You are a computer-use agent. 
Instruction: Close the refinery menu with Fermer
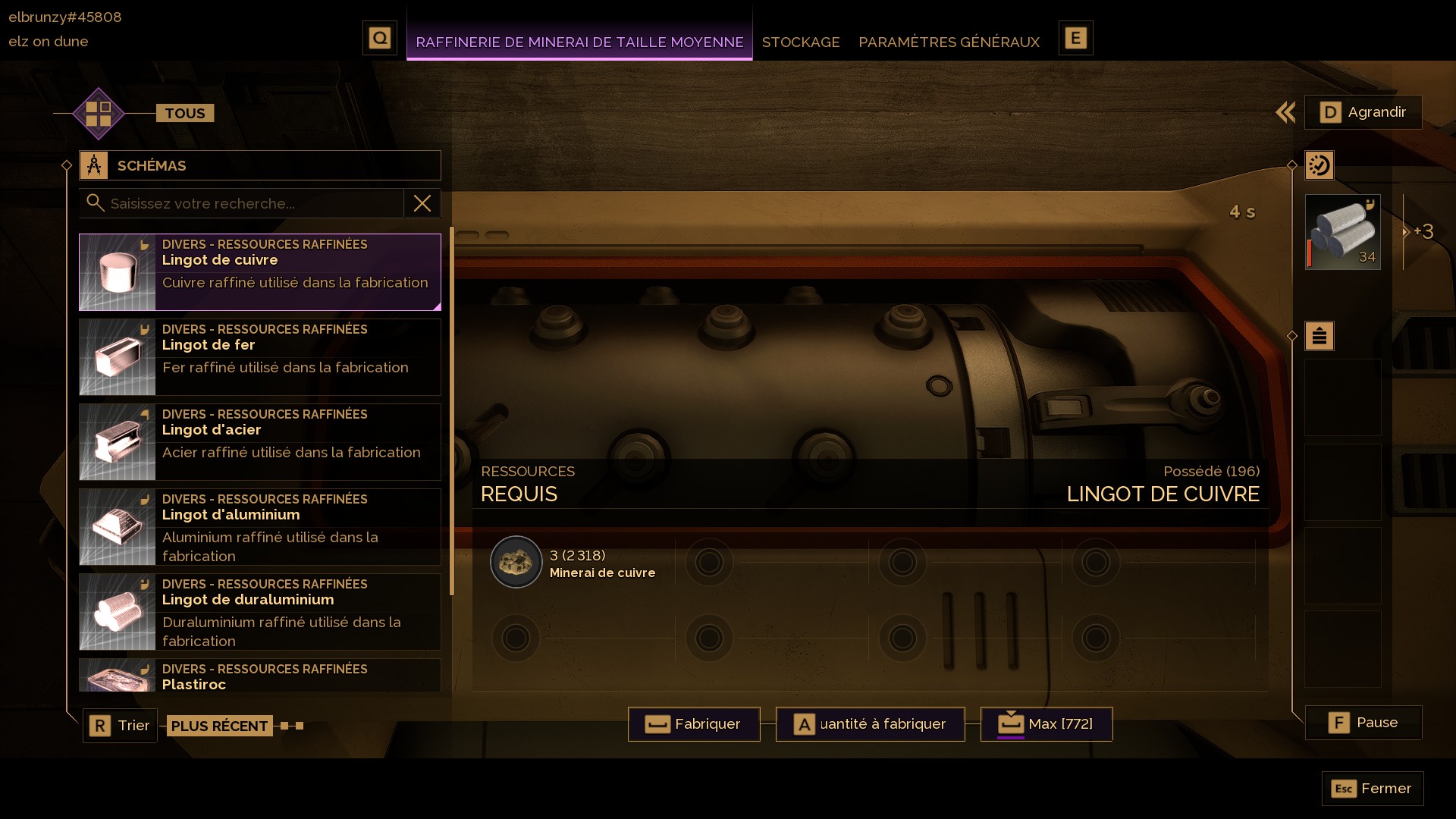click(1372, 789)
